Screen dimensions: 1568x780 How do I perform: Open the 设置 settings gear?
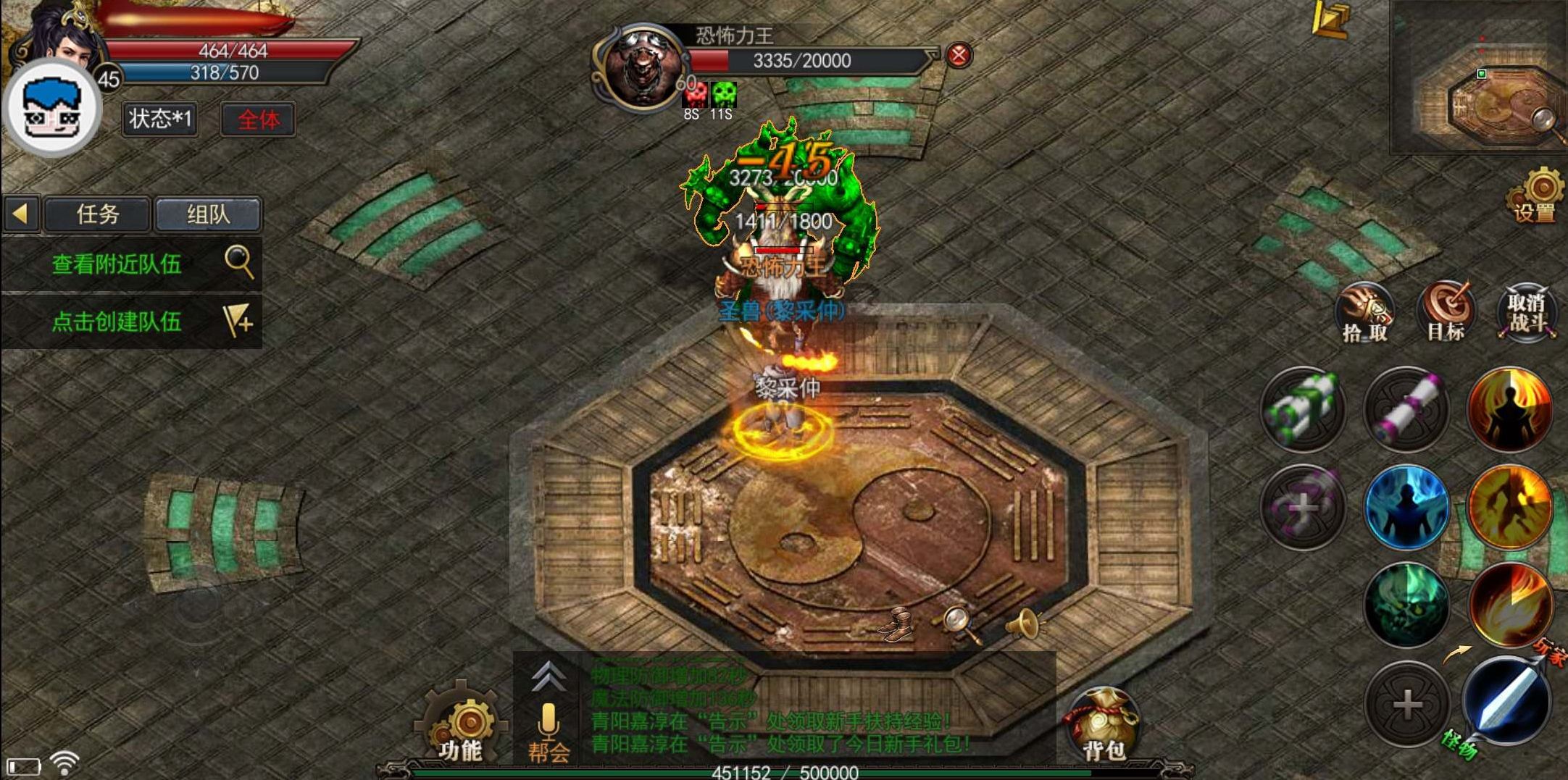[1536, 196]
